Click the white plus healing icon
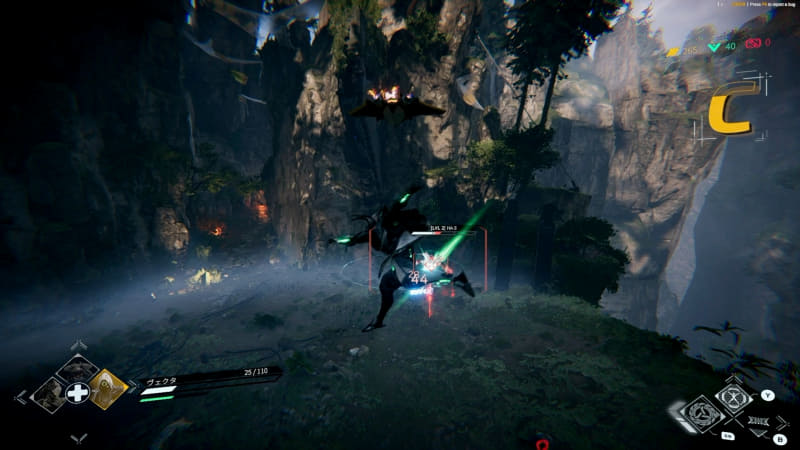The image size is (800, 450). coord(77,392)
